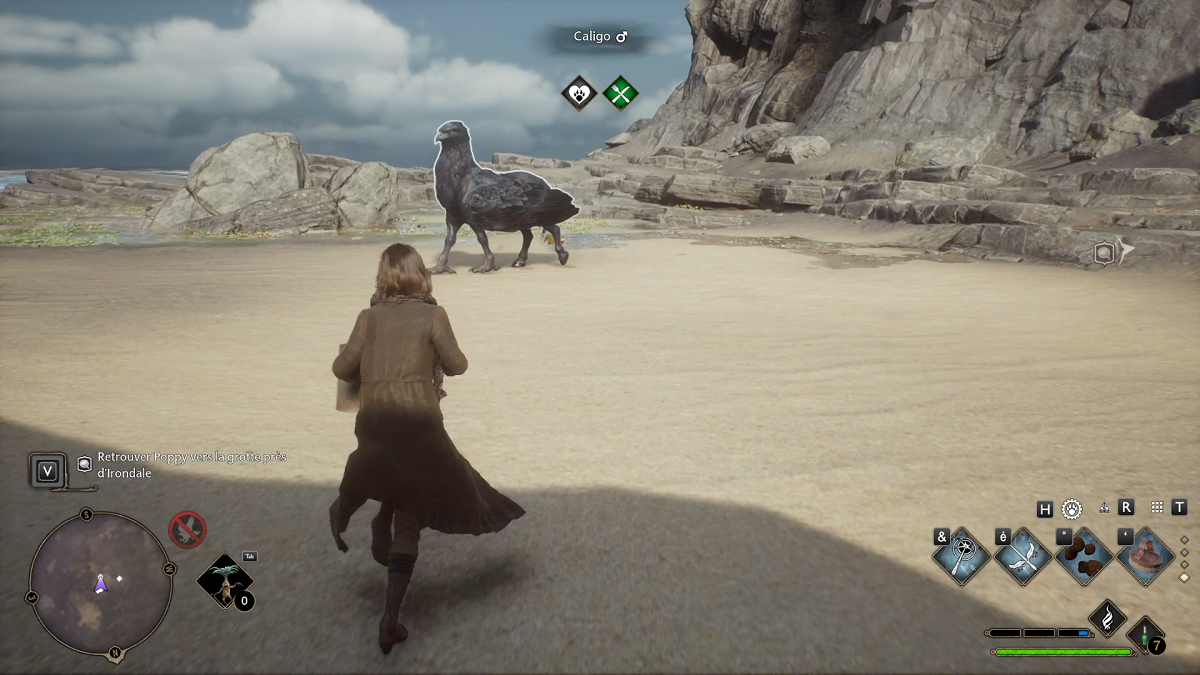Click Caligo's paw-heart petting status icon
The height and width of the screenshot is (675, 1200).
point(579,94)
